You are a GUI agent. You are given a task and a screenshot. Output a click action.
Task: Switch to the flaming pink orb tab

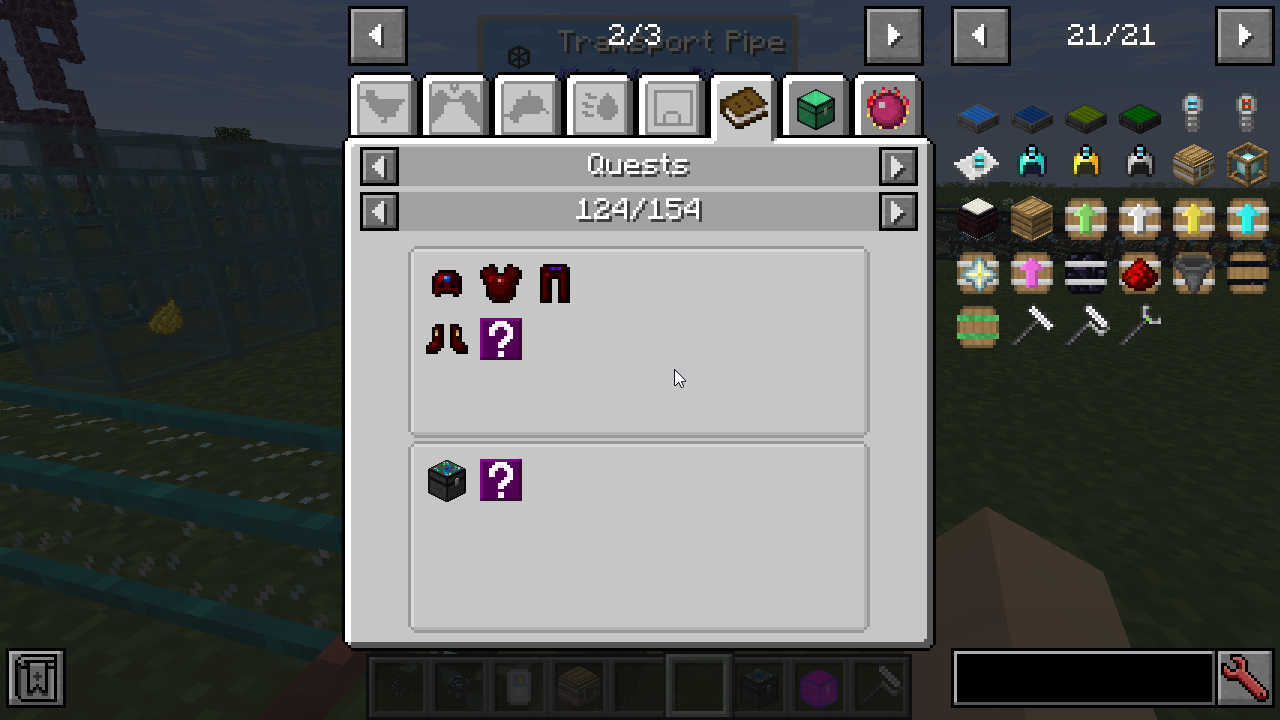tap(887, 107)
